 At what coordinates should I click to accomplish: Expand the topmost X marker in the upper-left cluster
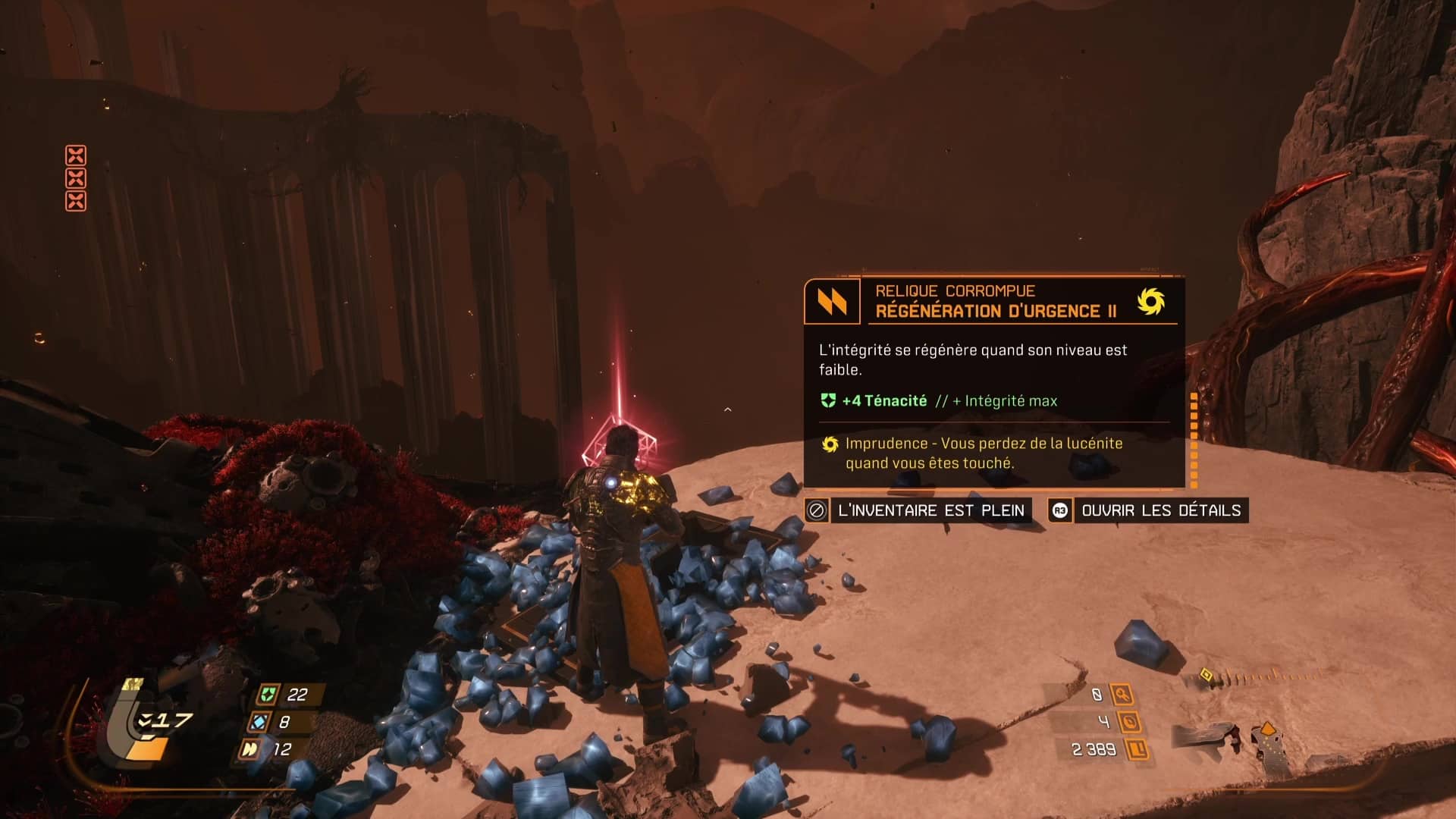(x=76, y=155)
